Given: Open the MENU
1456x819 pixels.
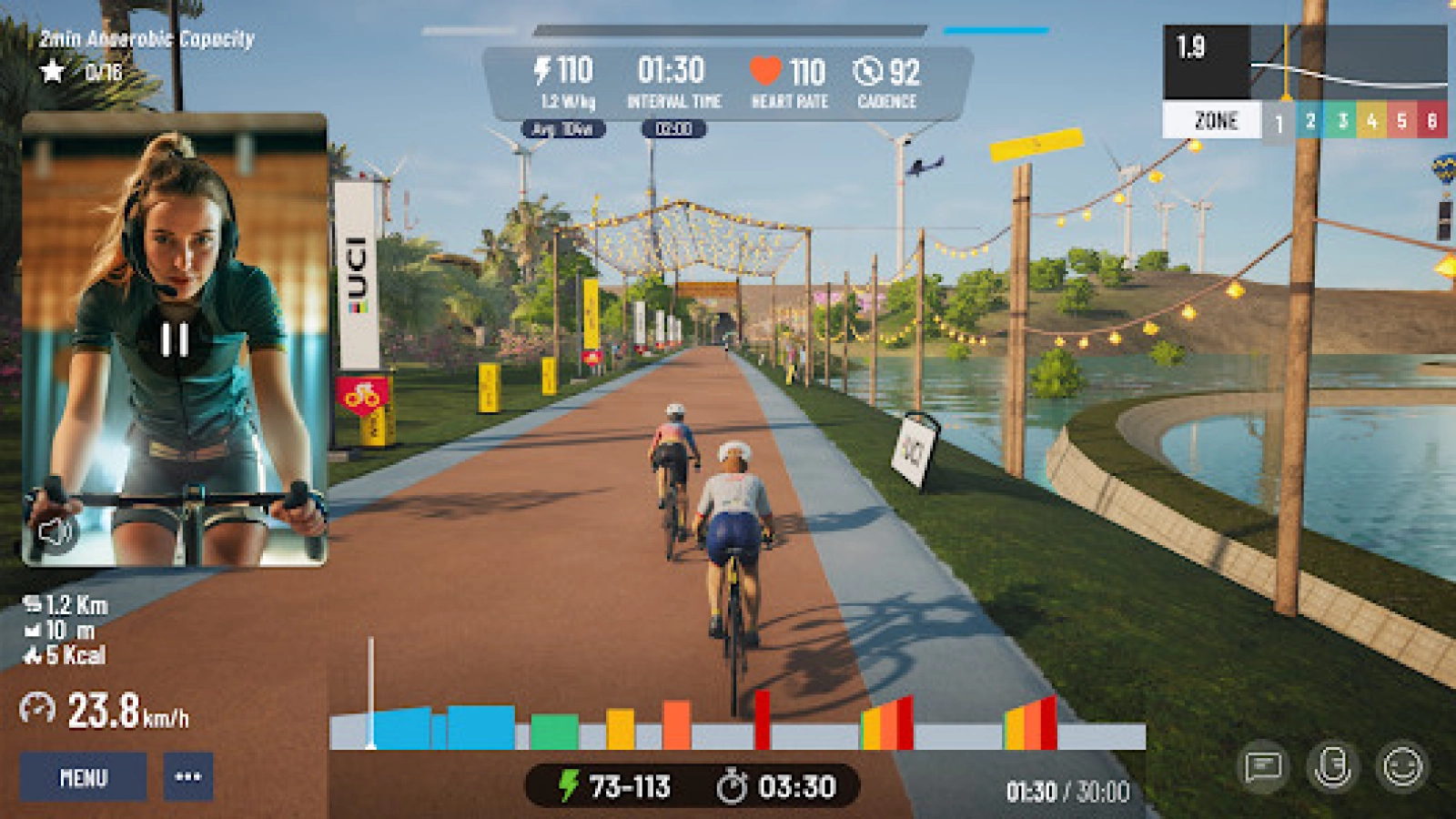Looking at the screenshot, I should pos(83,778).
